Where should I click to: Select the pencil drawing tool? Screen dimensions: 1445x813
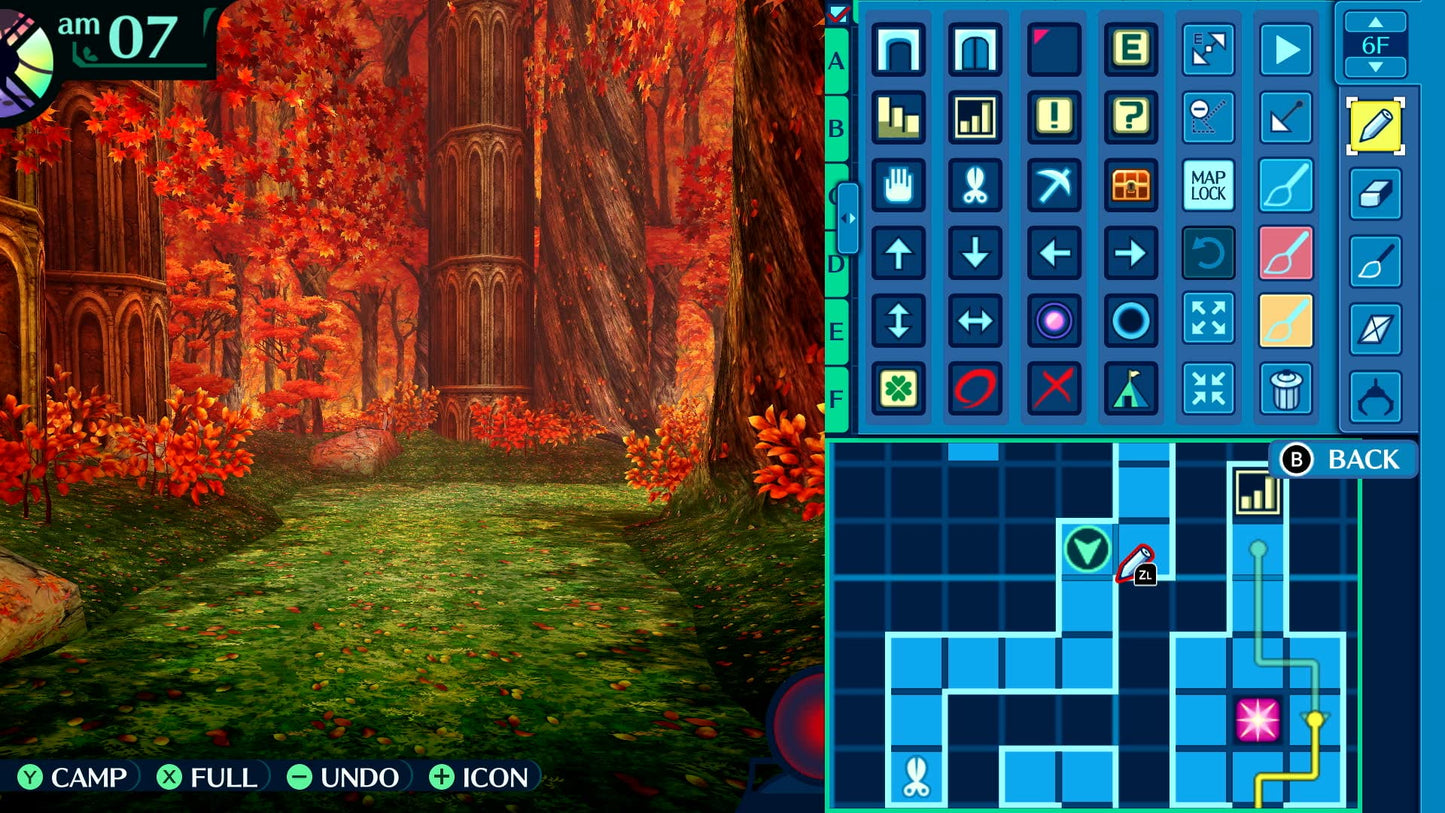[1375, 128]
